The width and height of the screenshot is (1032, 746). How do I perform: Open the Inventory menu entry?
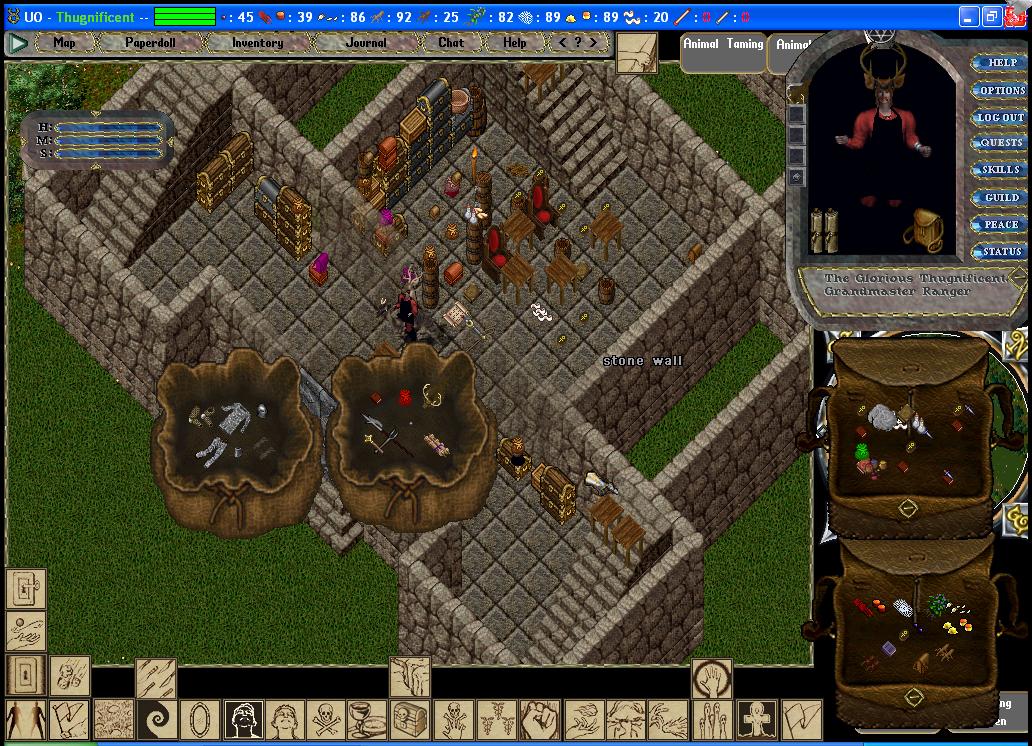[x=257, y=43]
